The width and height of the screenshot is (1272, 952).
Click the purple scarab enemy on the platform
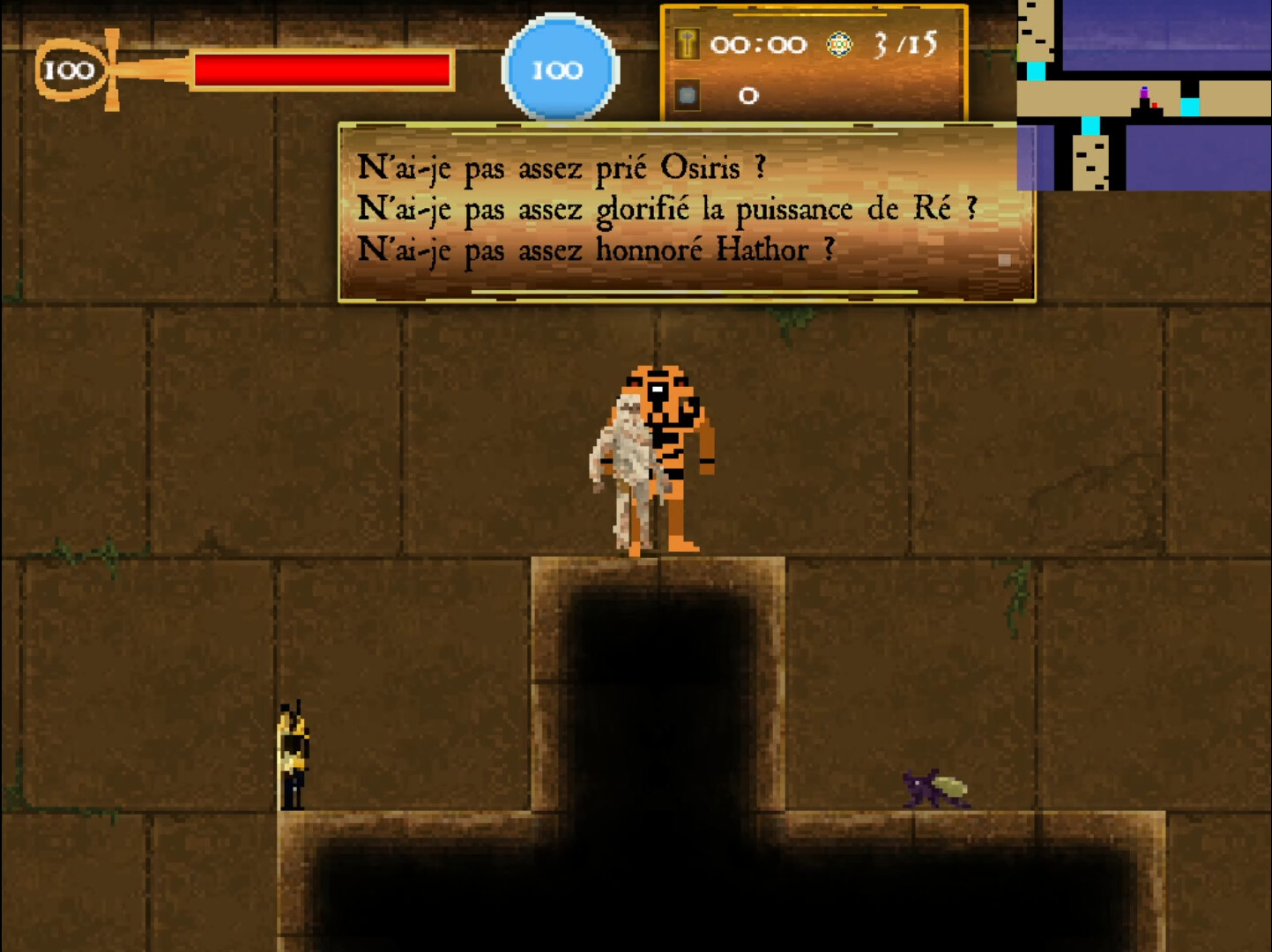tap(933, 789)
